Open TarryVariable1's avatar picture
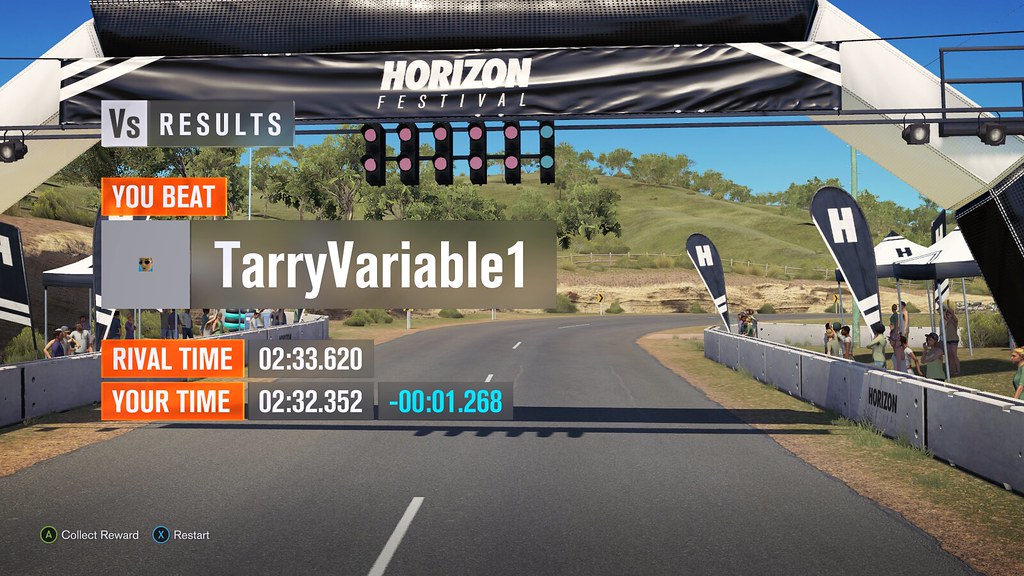 tap(146, 265)
